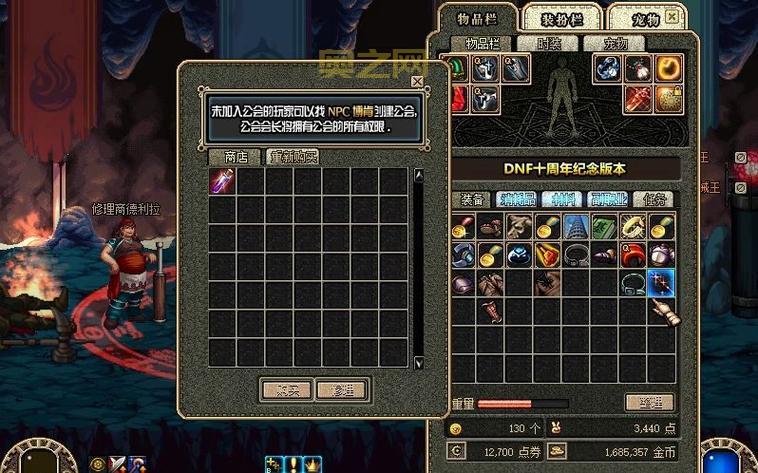Open the 重新购买 buyback tab
This screenshot has height=473, width=758.
(x=293, y=157)
